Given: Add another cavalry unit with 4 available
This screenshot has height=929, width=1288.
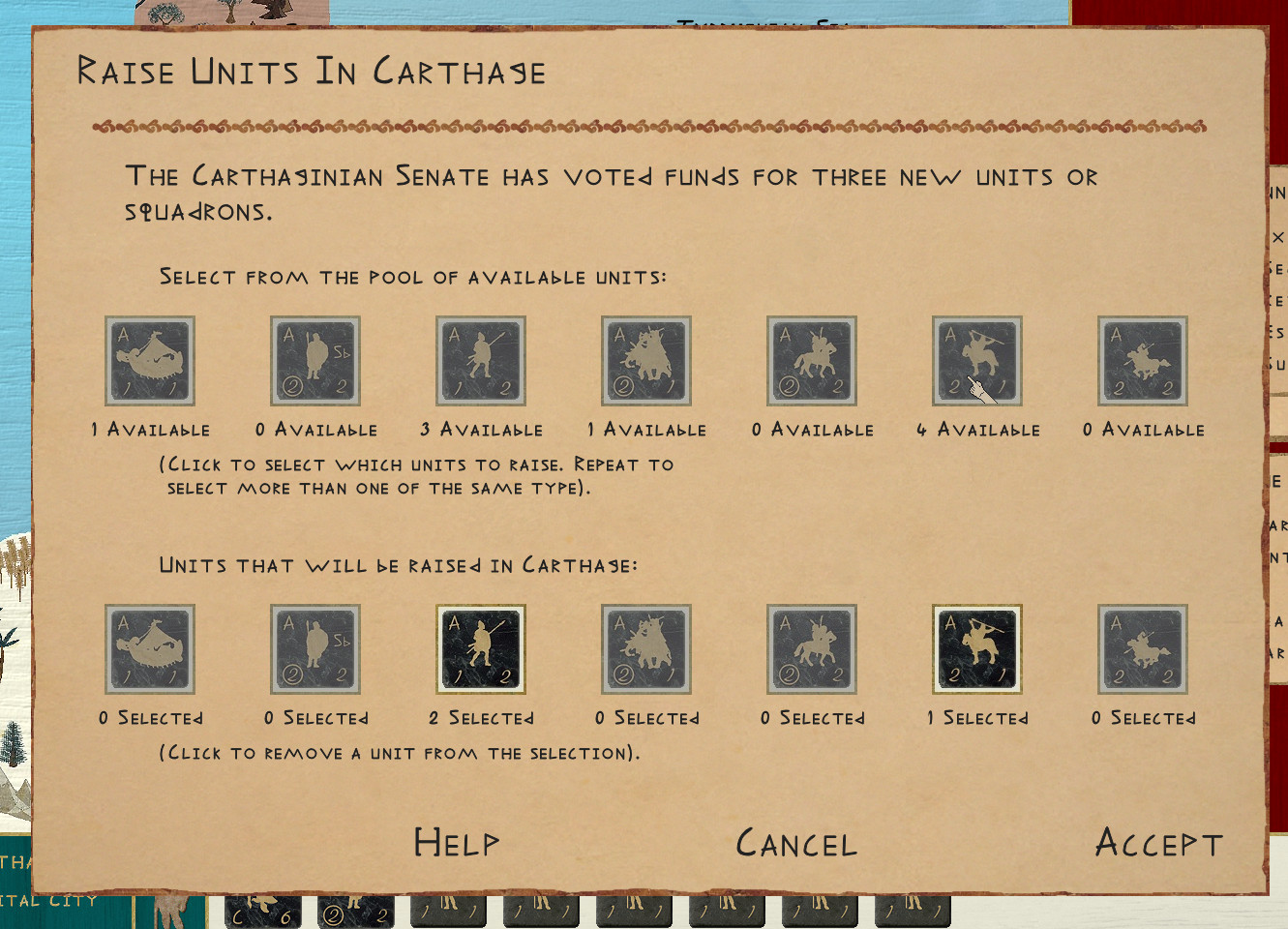Looking at the screenshot, I should [977, 361].
